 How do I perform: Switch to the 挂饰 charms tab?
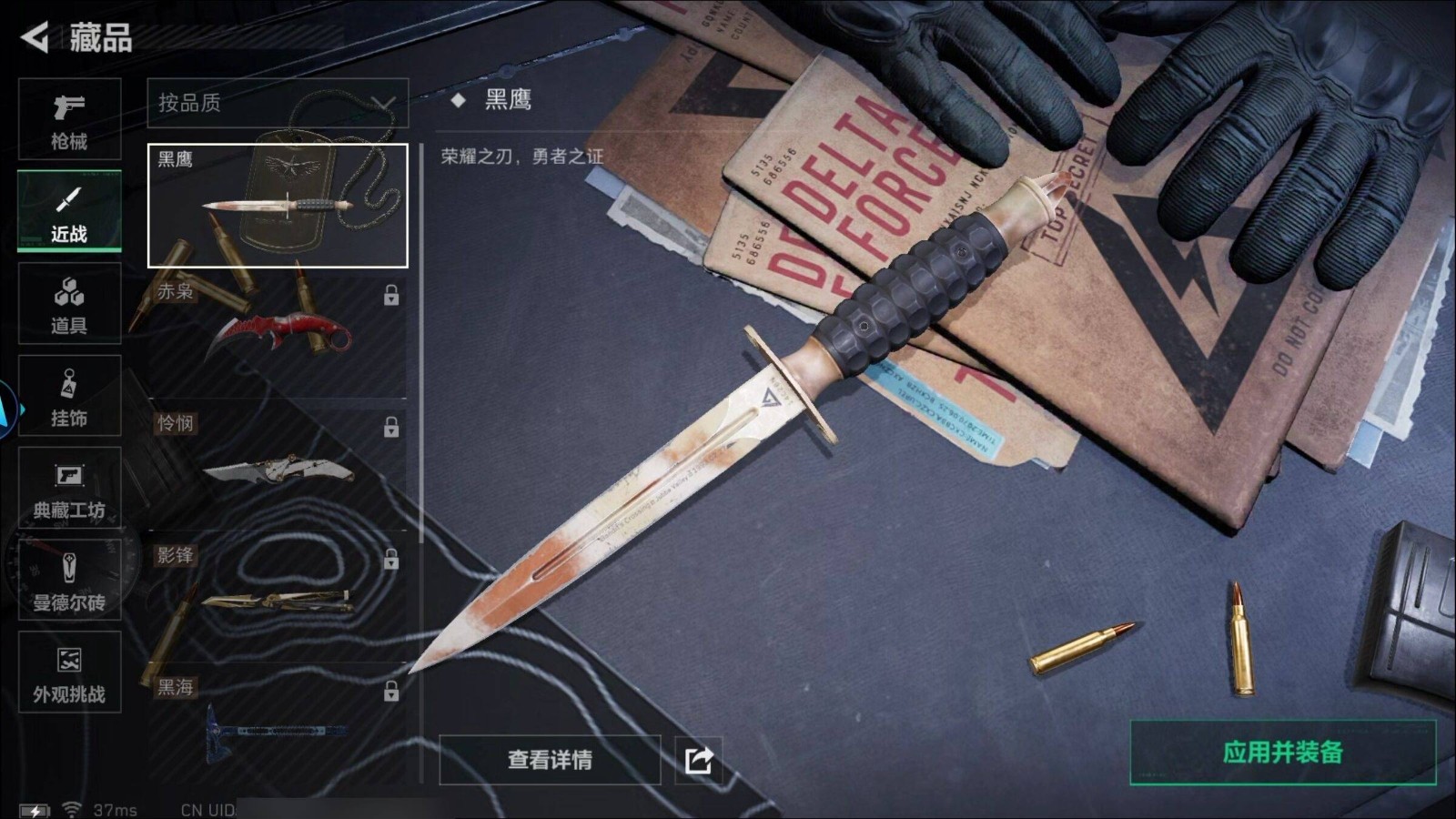(69, 396)
